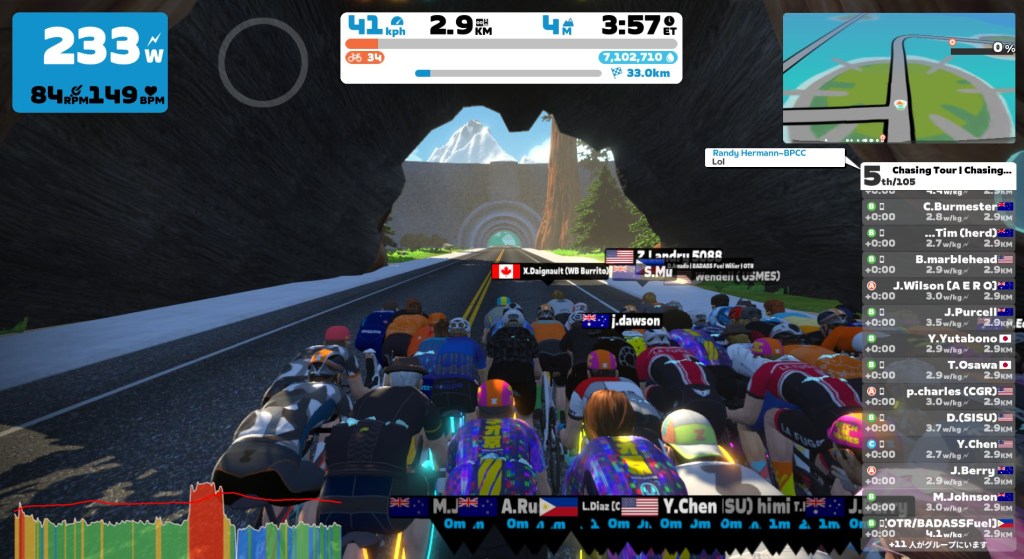Open the minimap view
This screenshot has width=1024, height=559.
click(x=898, y=78)
